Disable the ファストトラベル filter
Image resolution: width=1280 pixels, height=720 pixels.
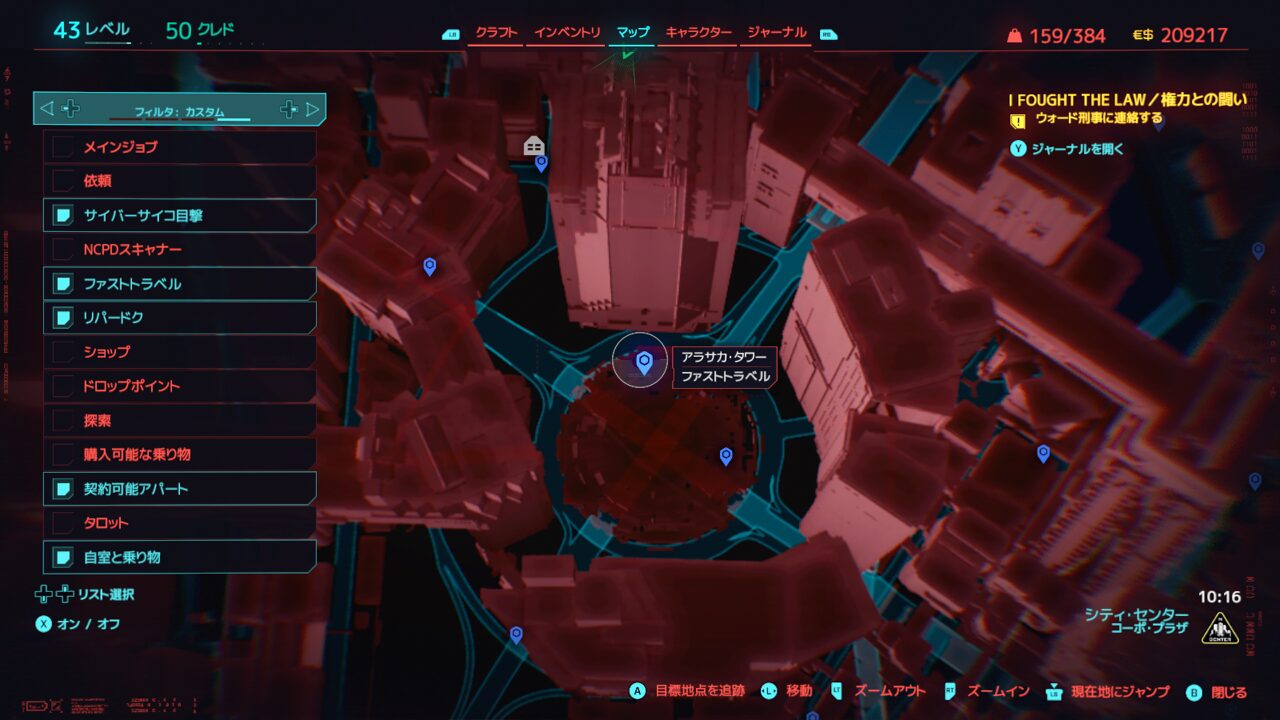180,284
